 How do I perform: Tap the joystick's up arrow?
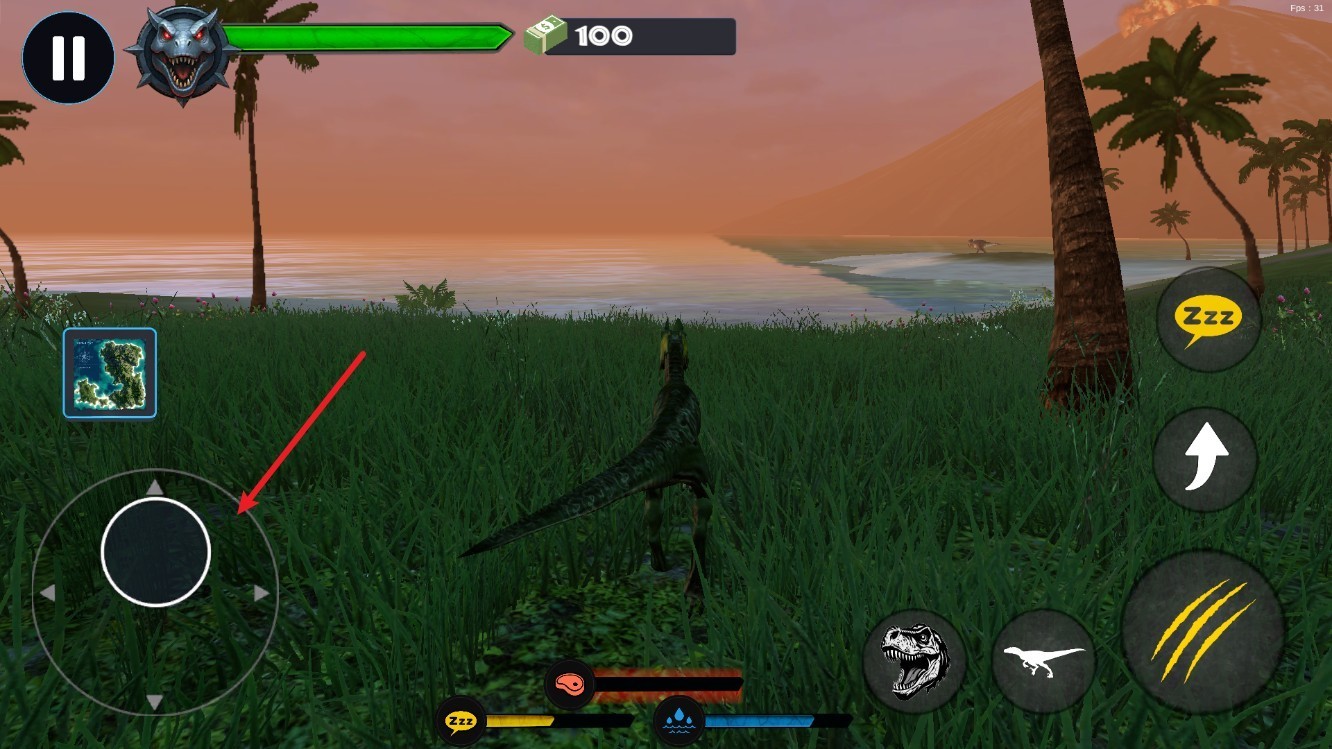coord(155,487)
